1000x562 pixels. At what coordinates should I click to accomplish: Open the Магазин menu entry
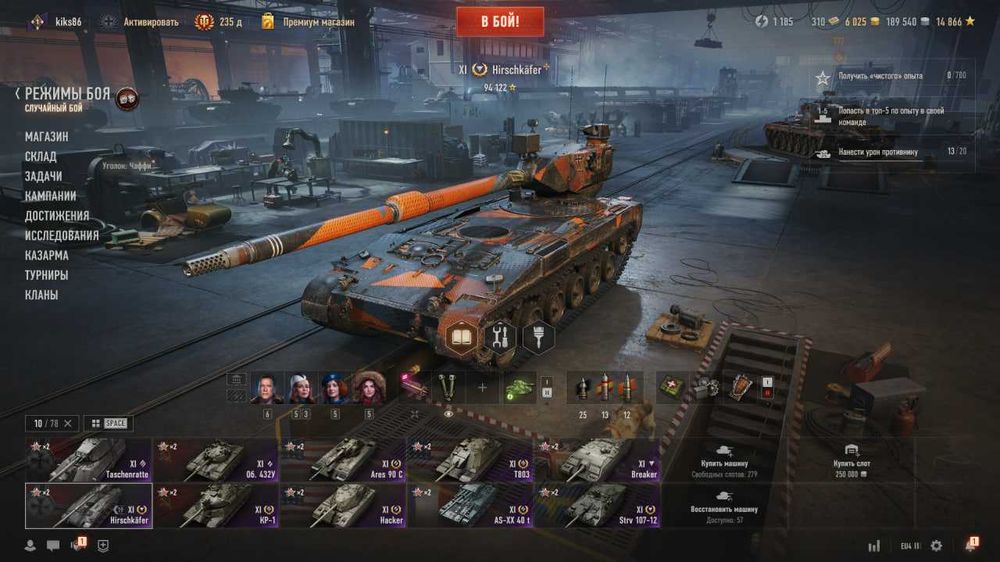[x=47, y=136]
